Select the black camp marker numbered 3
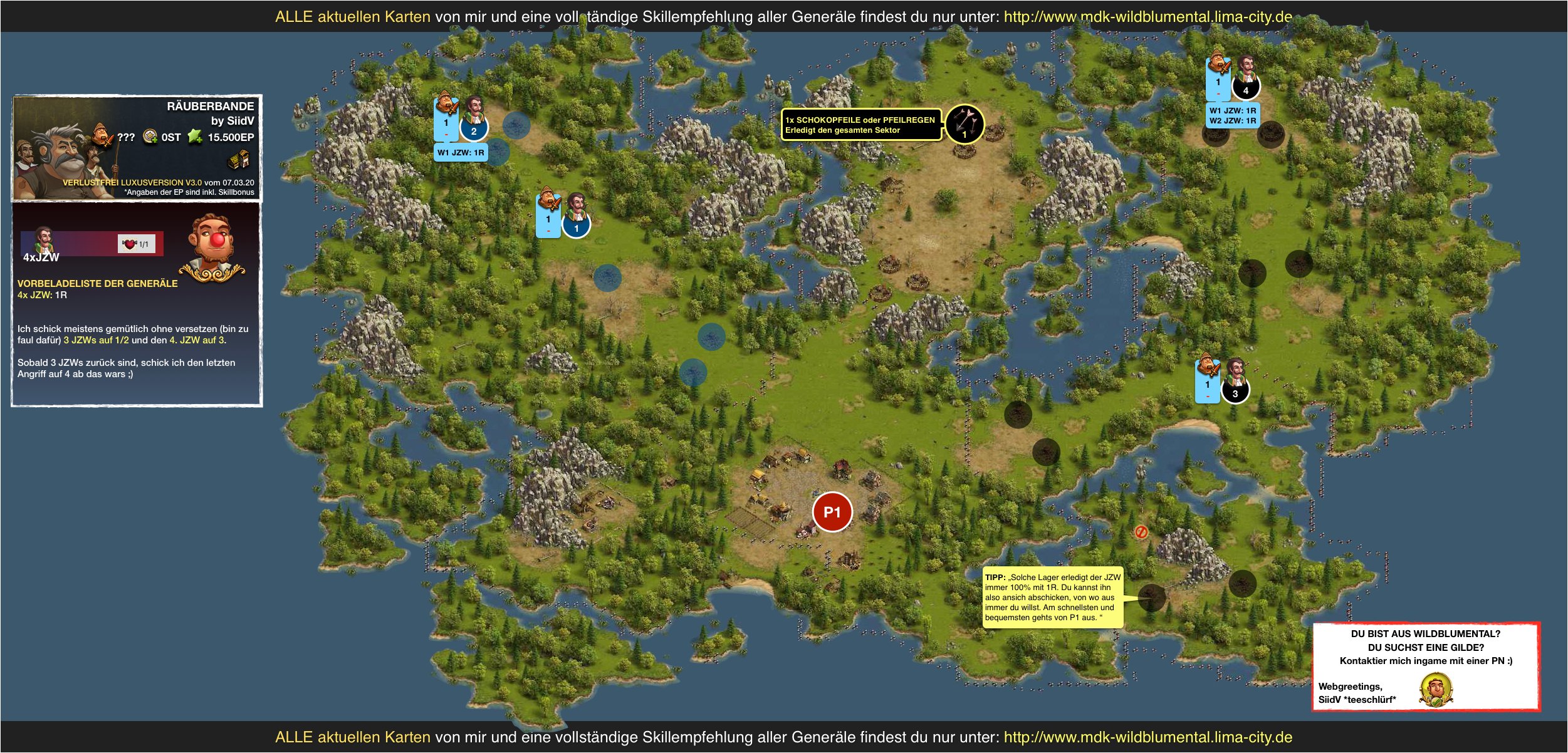 (x=1235, y=392)
